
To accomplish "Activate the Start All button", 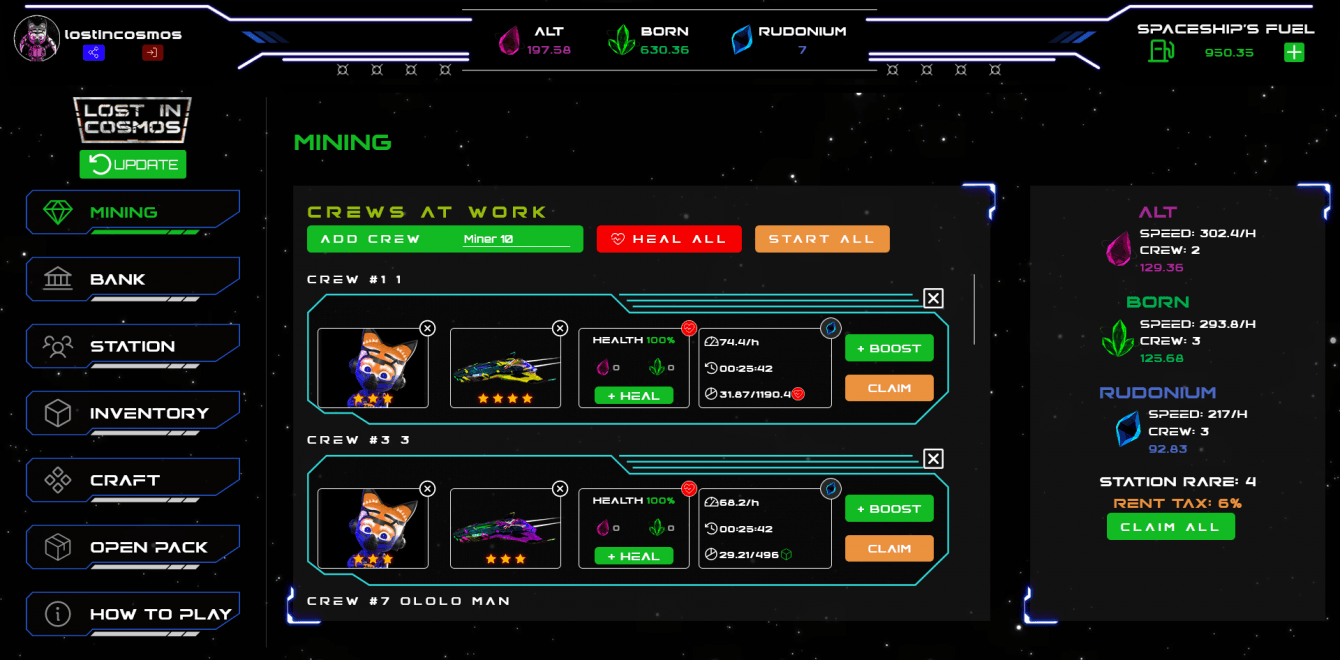I will tap(822, 239).
